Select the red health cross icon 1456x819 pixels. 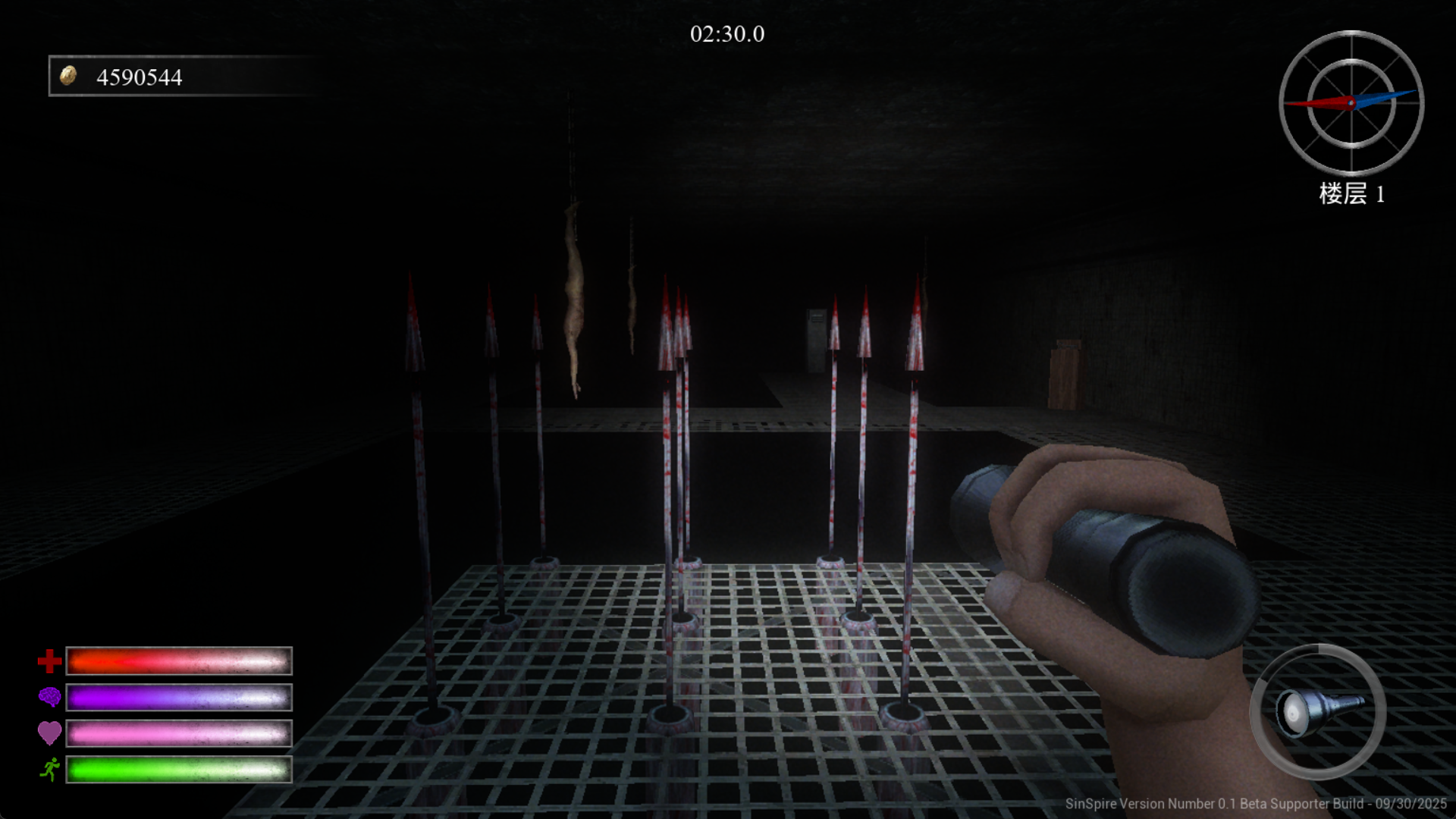50,661
